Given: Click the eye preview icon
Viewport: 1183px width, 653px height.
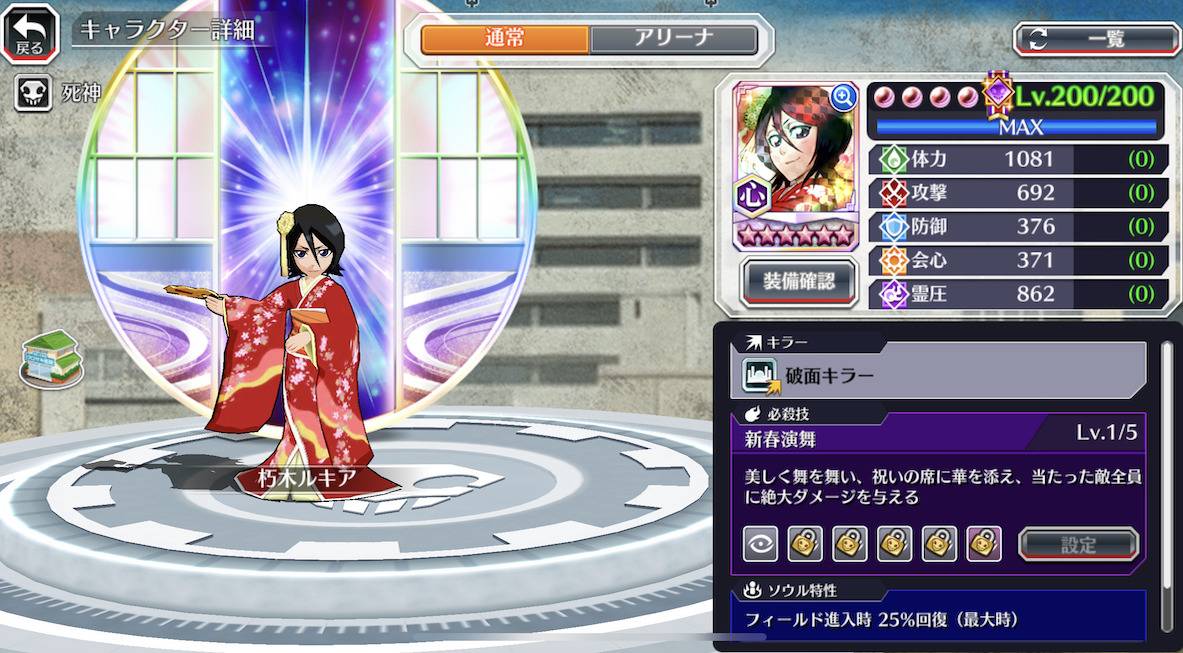Looking at the screenshot, I should click(x=760, y=544).
